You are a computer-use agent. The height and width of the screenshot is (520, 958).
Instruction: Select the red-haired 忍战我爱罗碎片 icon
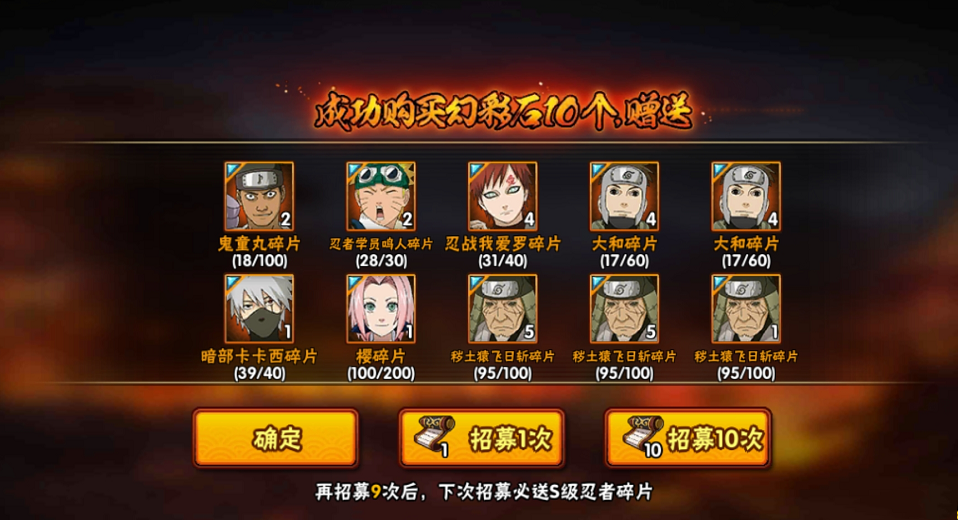[502, 197]
